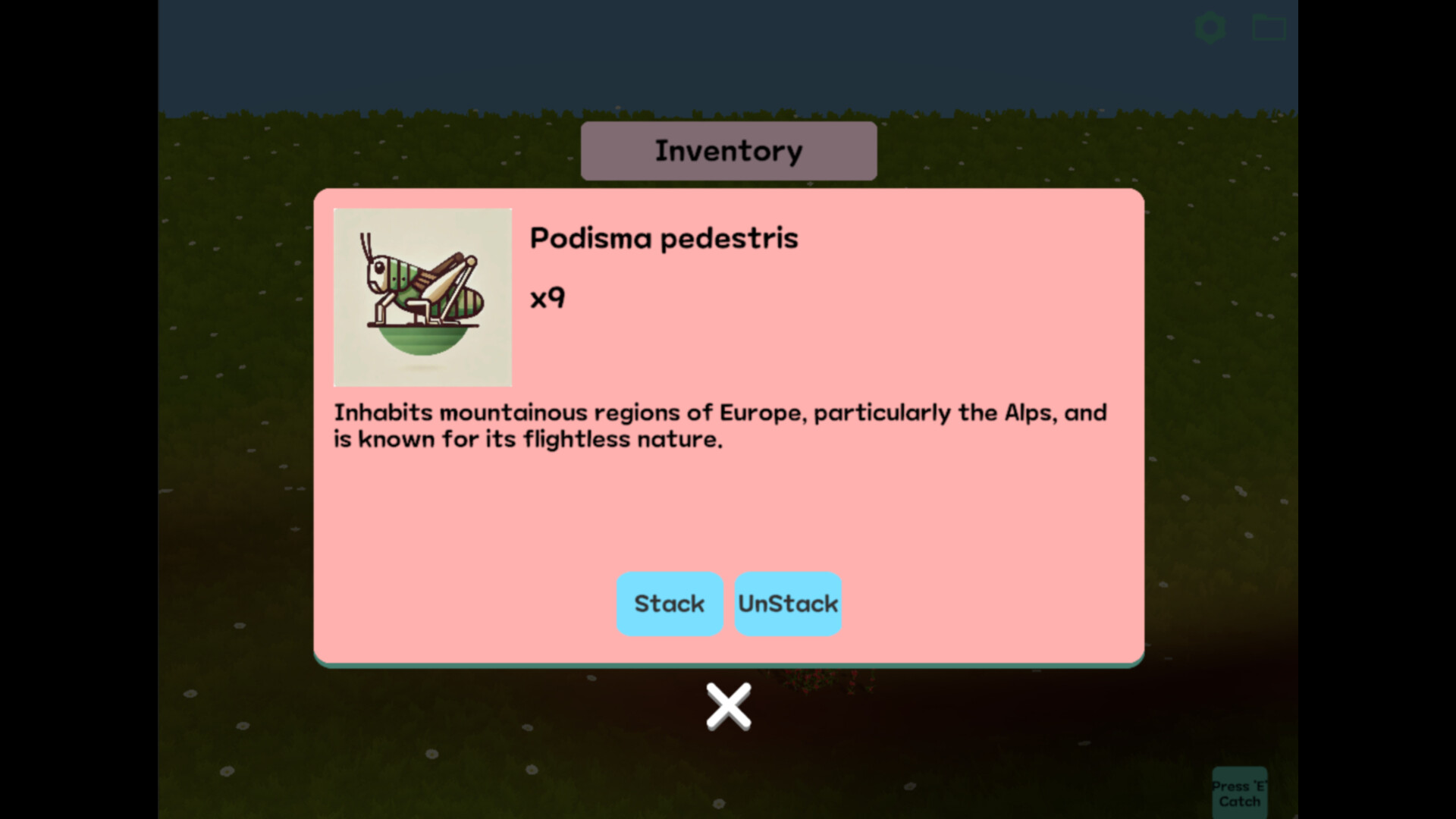Viewport: 1456px width, 819px height.
Task: Click the green gear in the top bar
Action: pos(1211,27)
